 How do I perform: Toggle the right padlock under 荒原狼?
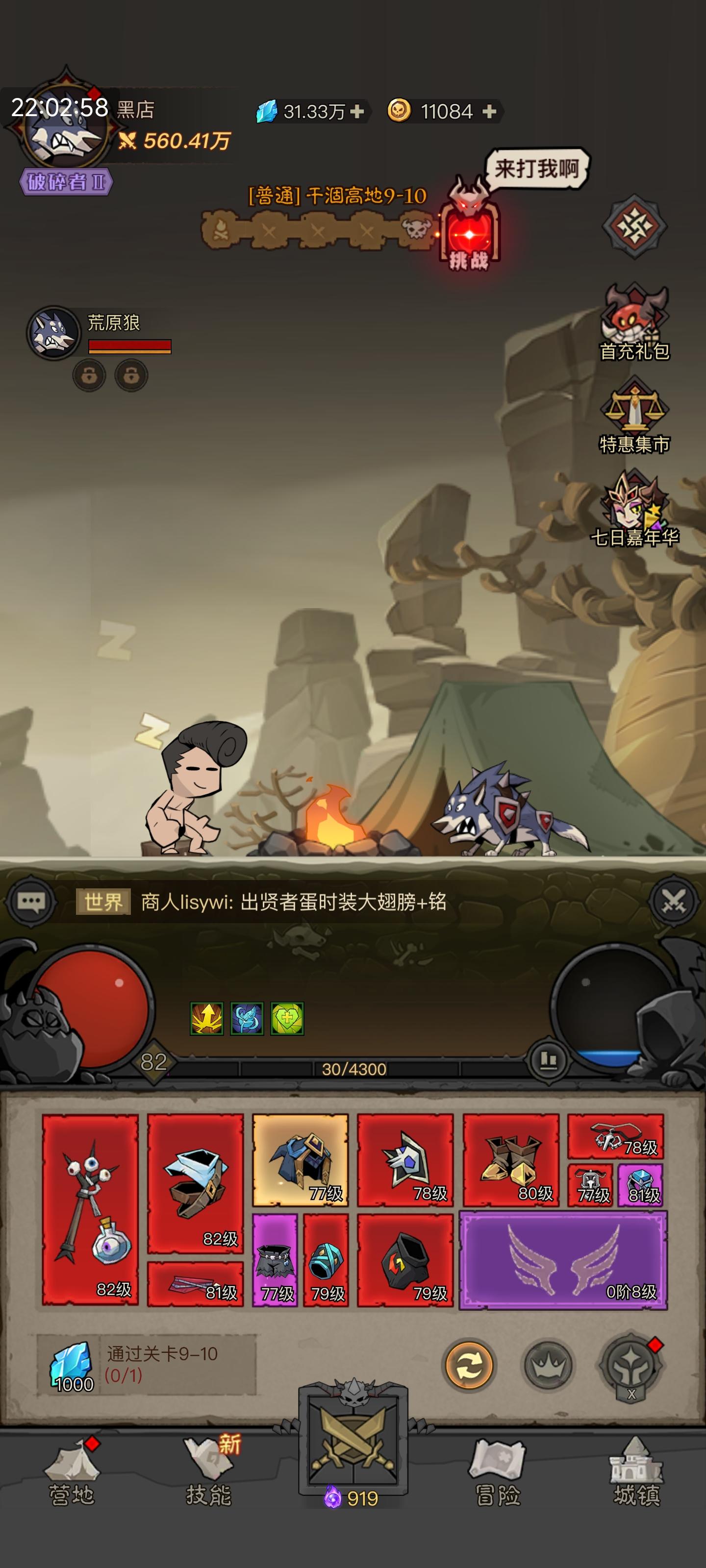click(x=131, y=374)
